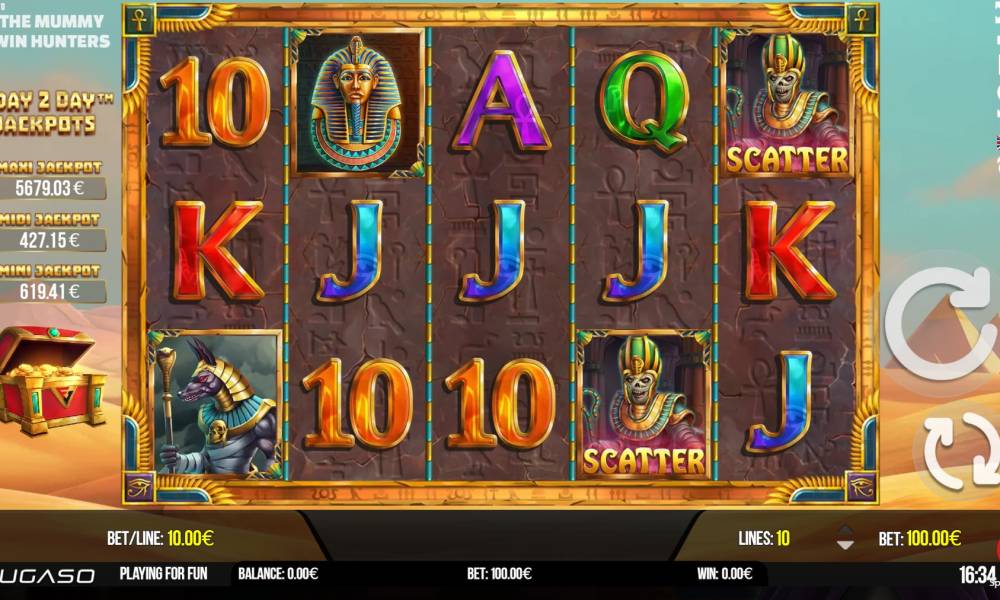Decrease the bet with the down arrow
The image size is (1000, 600).
coord(845,545)
